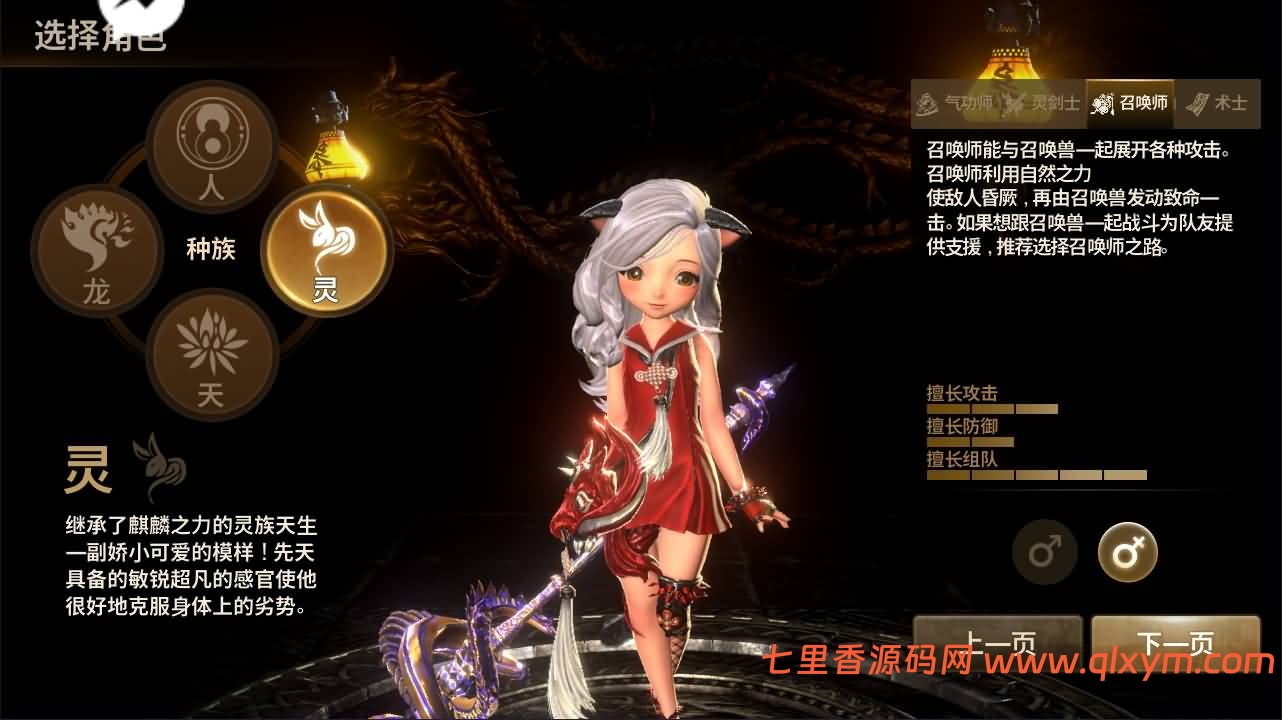Switch to the 气功师 class tab
The width and height of the screenshot is (1282, 720).
coord(955,103)
